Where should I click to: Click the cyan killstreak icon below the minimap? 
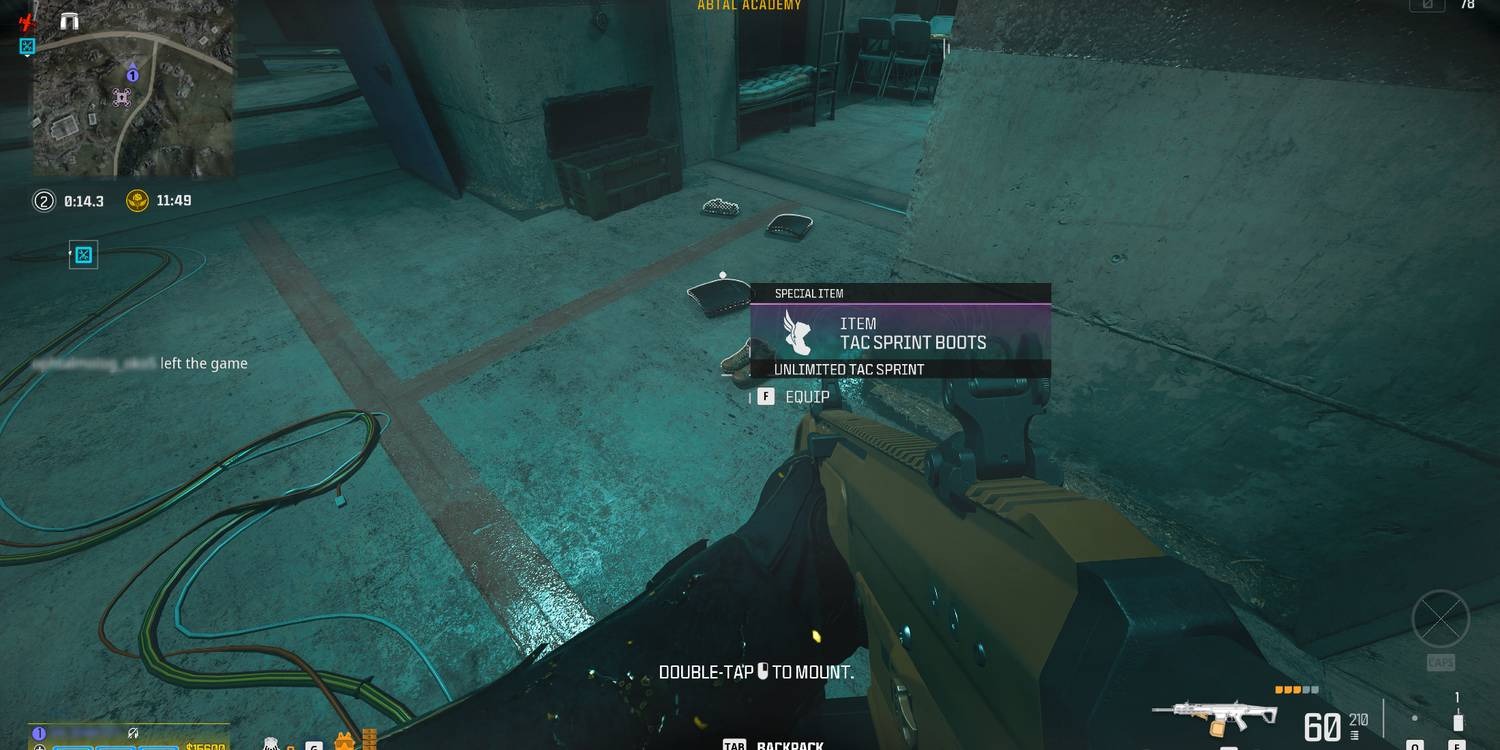(x=84, y=253)
